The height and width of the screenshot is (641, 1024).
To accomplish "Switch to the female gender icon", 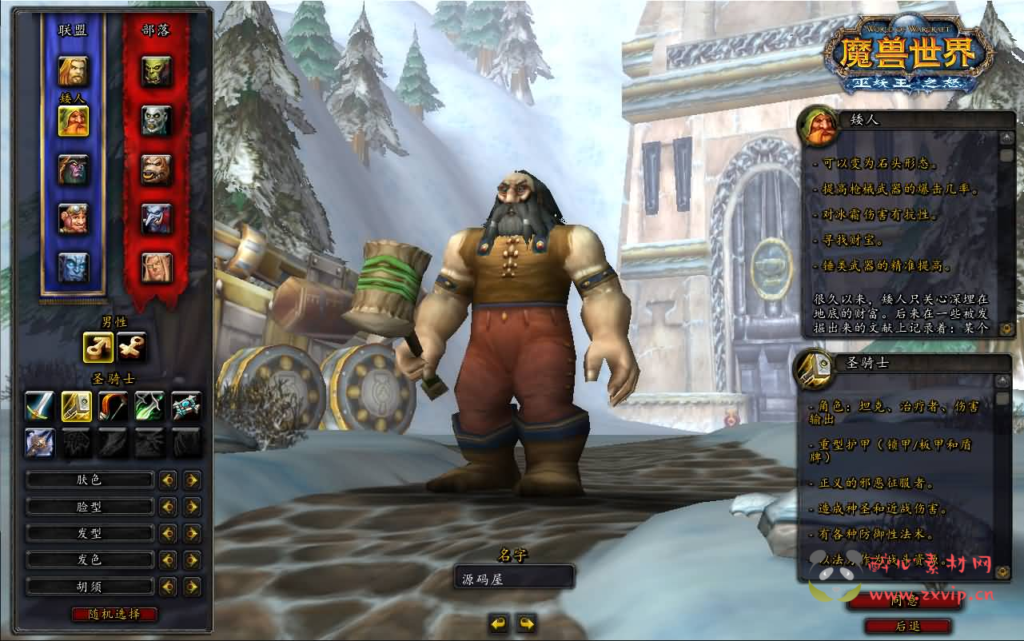I will click(131, 347).
